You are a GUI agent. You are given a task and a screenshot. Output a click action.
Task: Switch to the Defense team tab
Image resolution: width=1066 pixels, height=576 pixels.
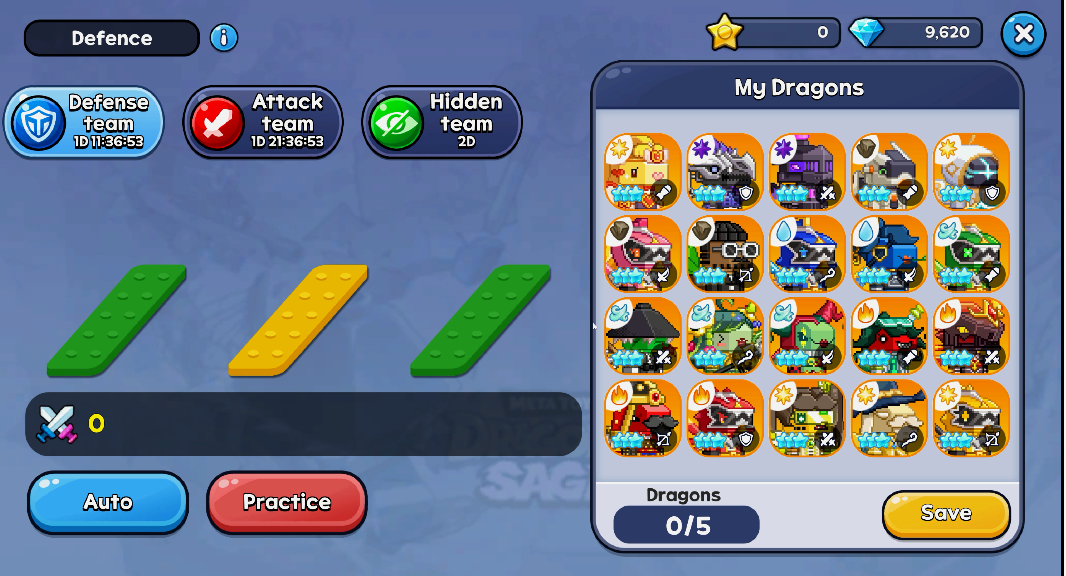[84, 122]
